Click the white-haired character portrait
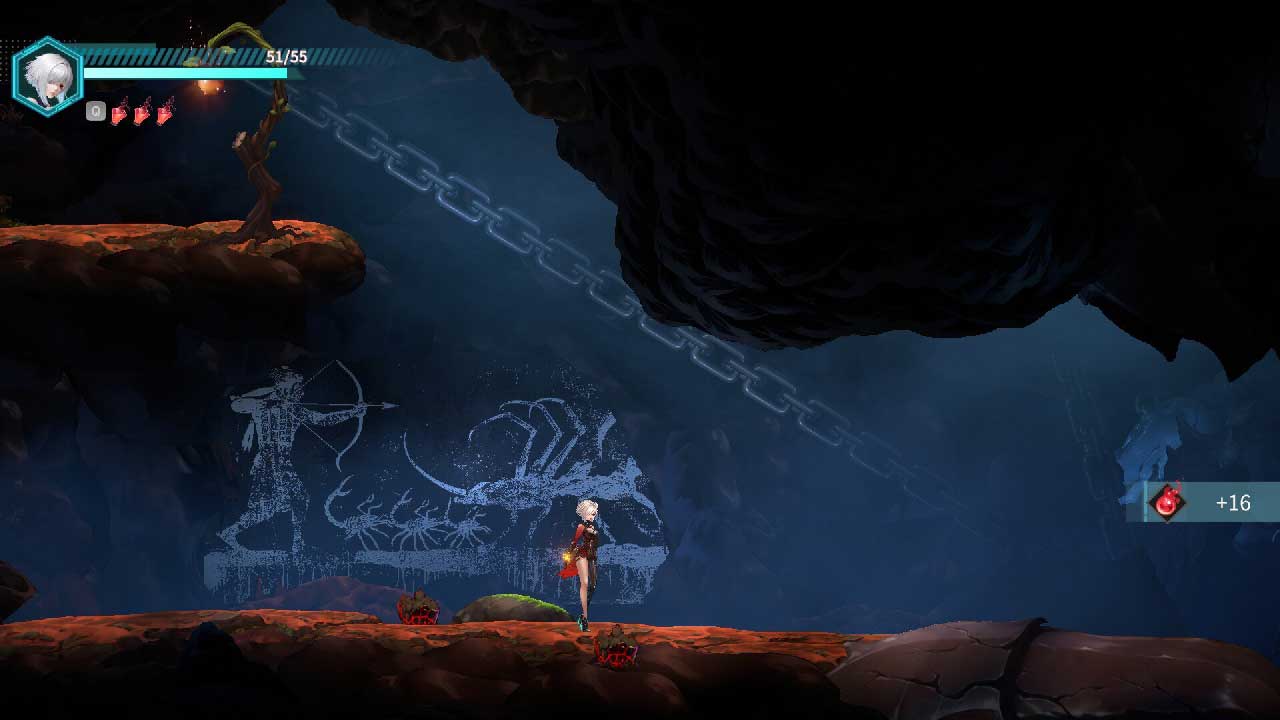The image size is (1280, 720). point(47,76)
